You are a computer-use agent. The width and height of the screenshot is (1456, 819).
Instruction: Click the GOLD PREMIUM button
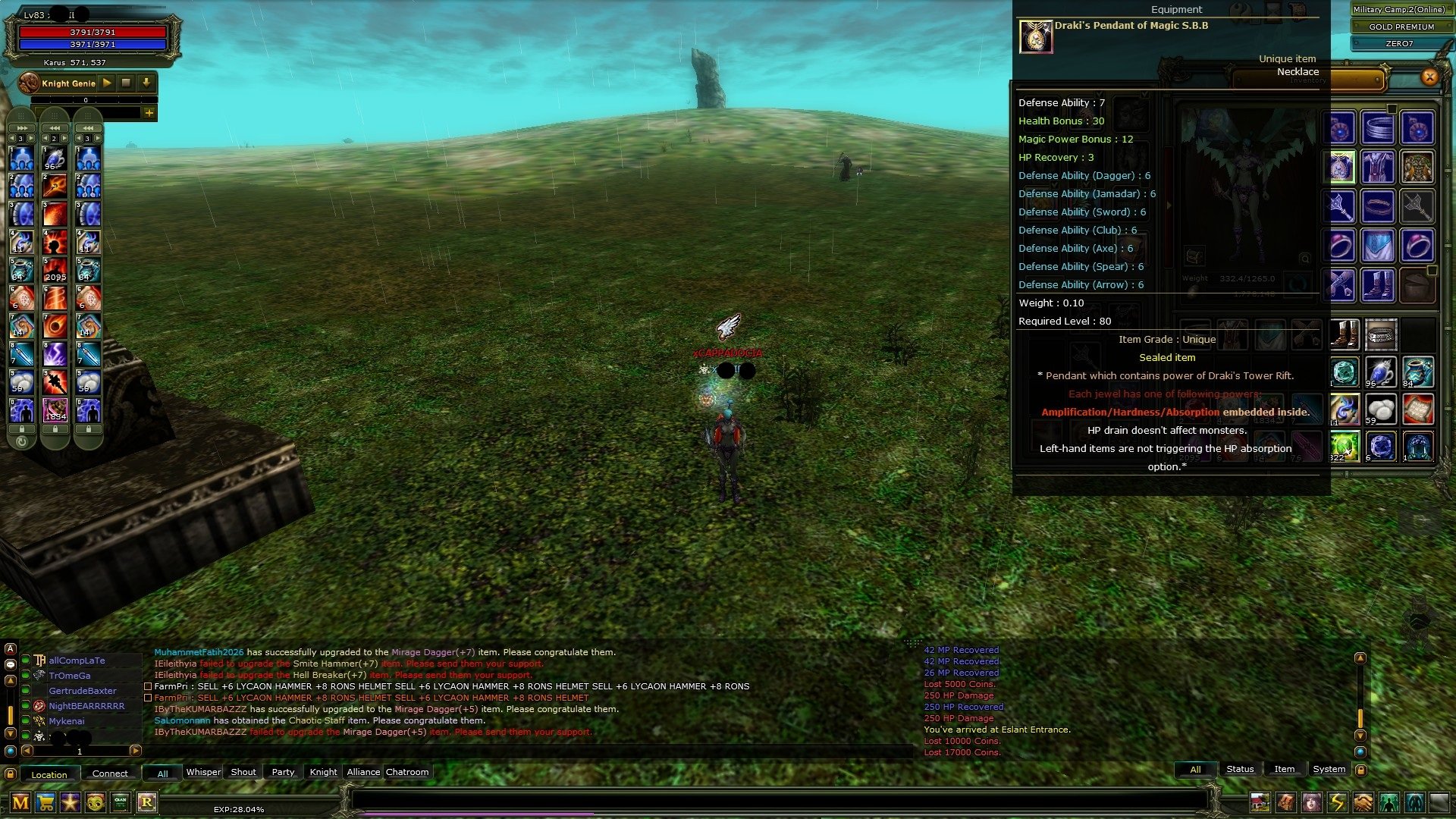click(x=1401, y=27)
